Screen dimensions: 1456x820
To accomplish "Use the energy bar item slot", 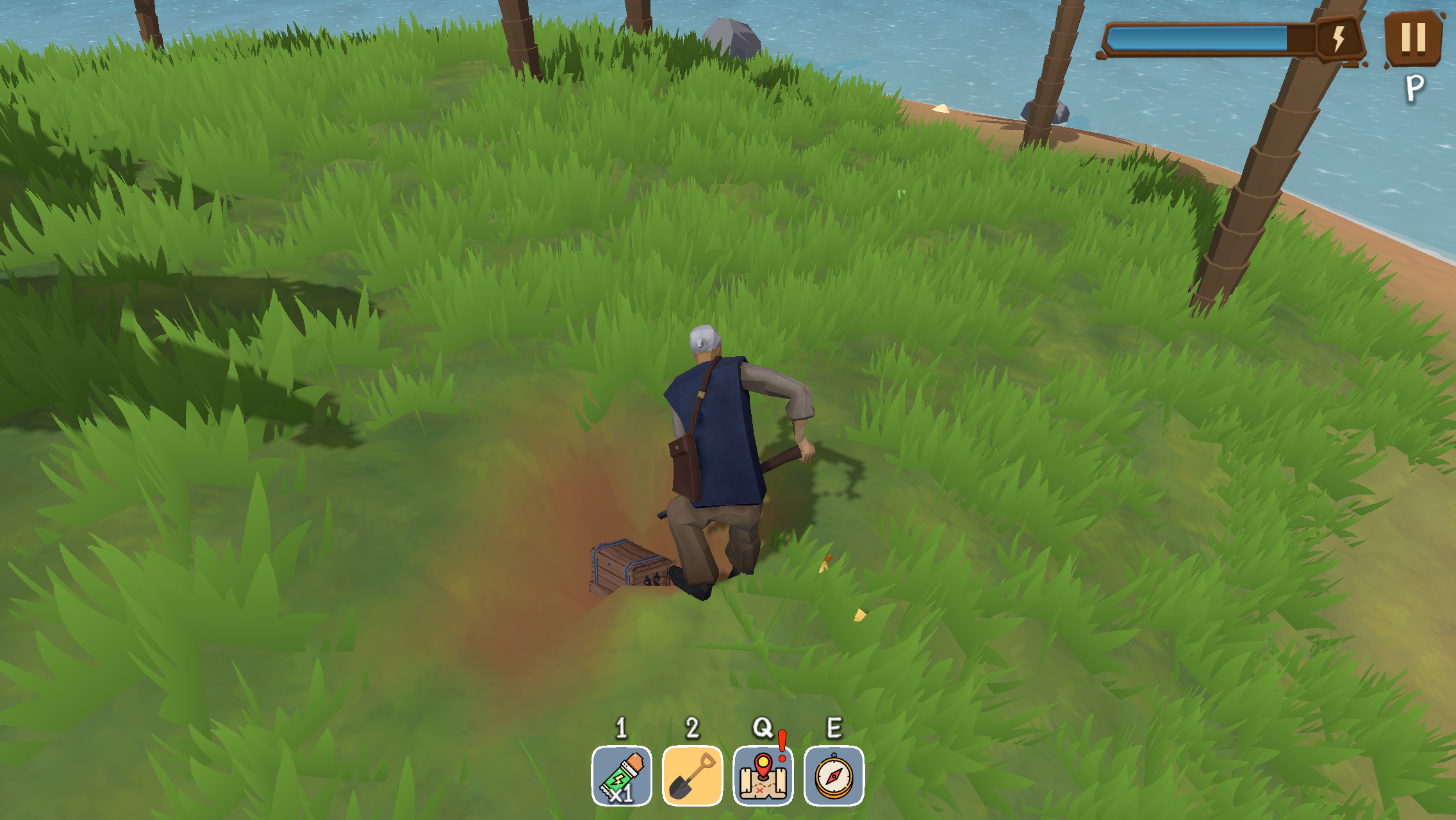I will (622, 776).
